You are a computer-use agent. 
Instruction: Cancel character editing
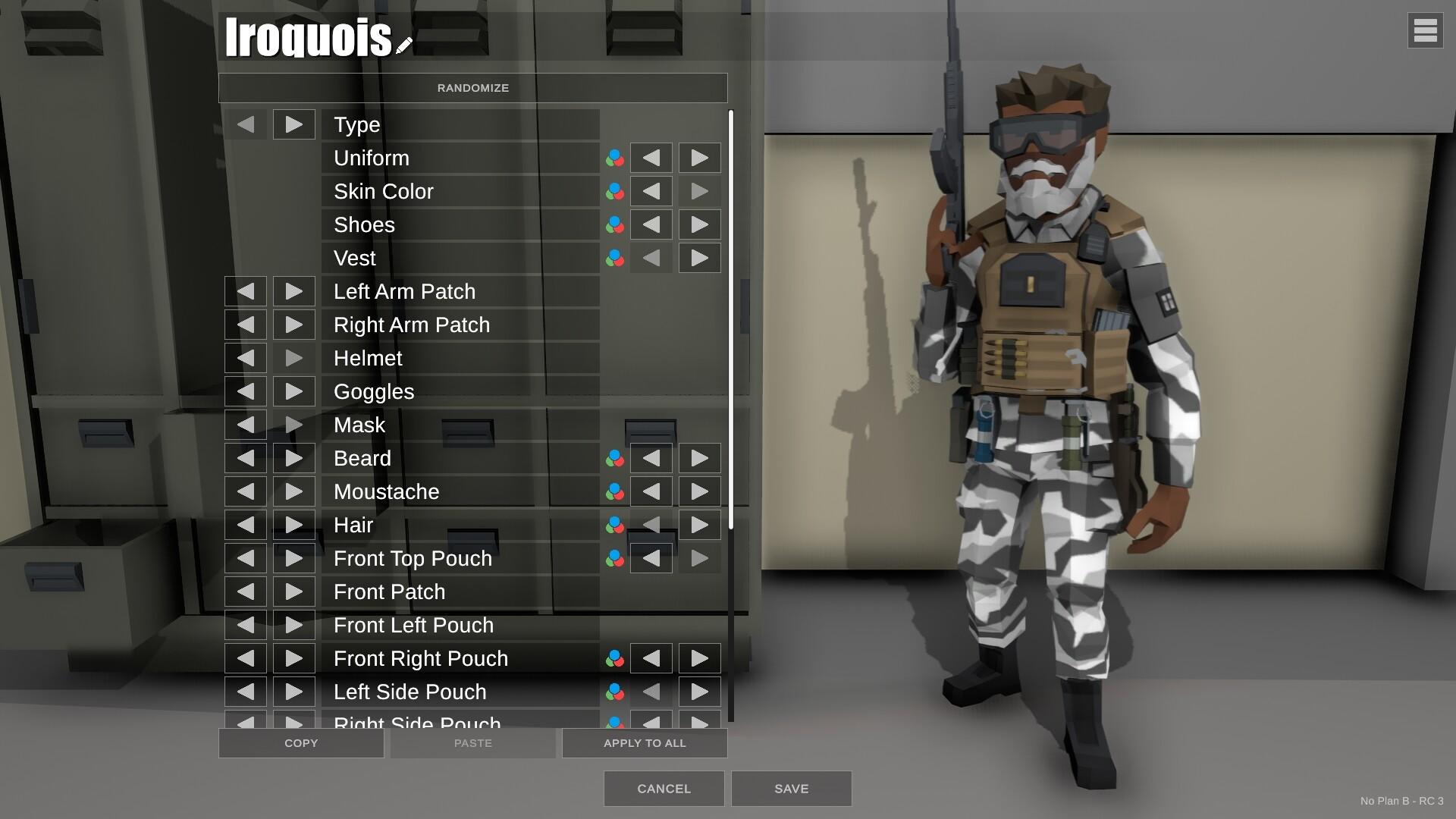[663, 788]
